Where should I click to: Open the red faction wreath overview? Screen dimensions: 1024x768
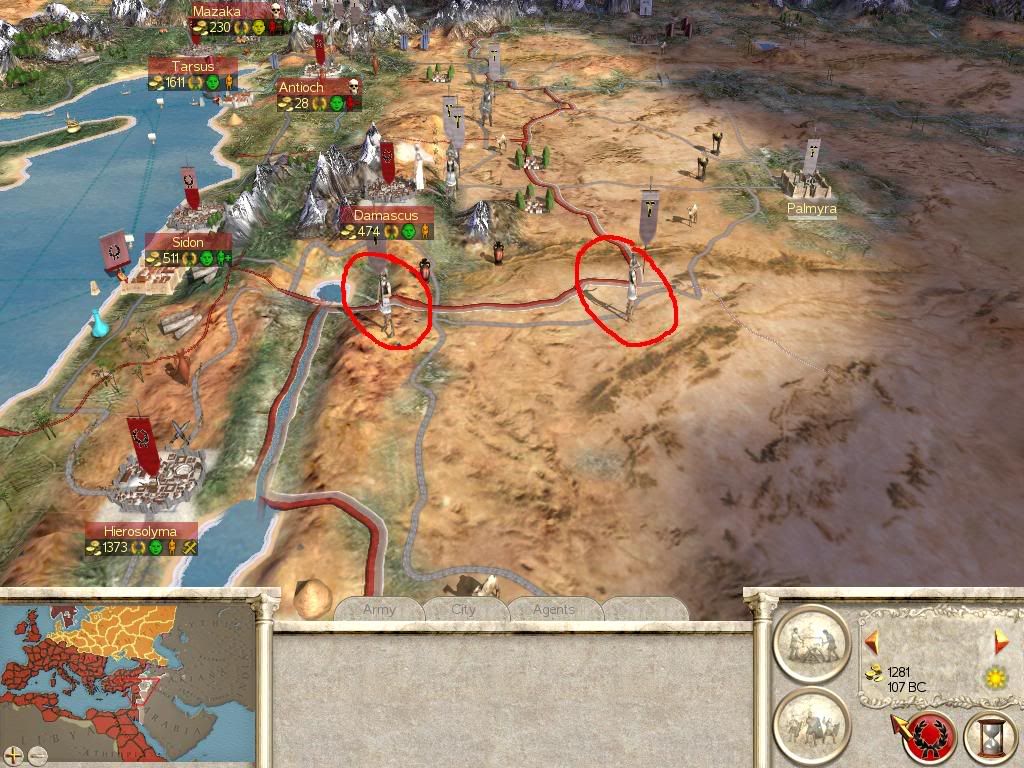[927, 738]
